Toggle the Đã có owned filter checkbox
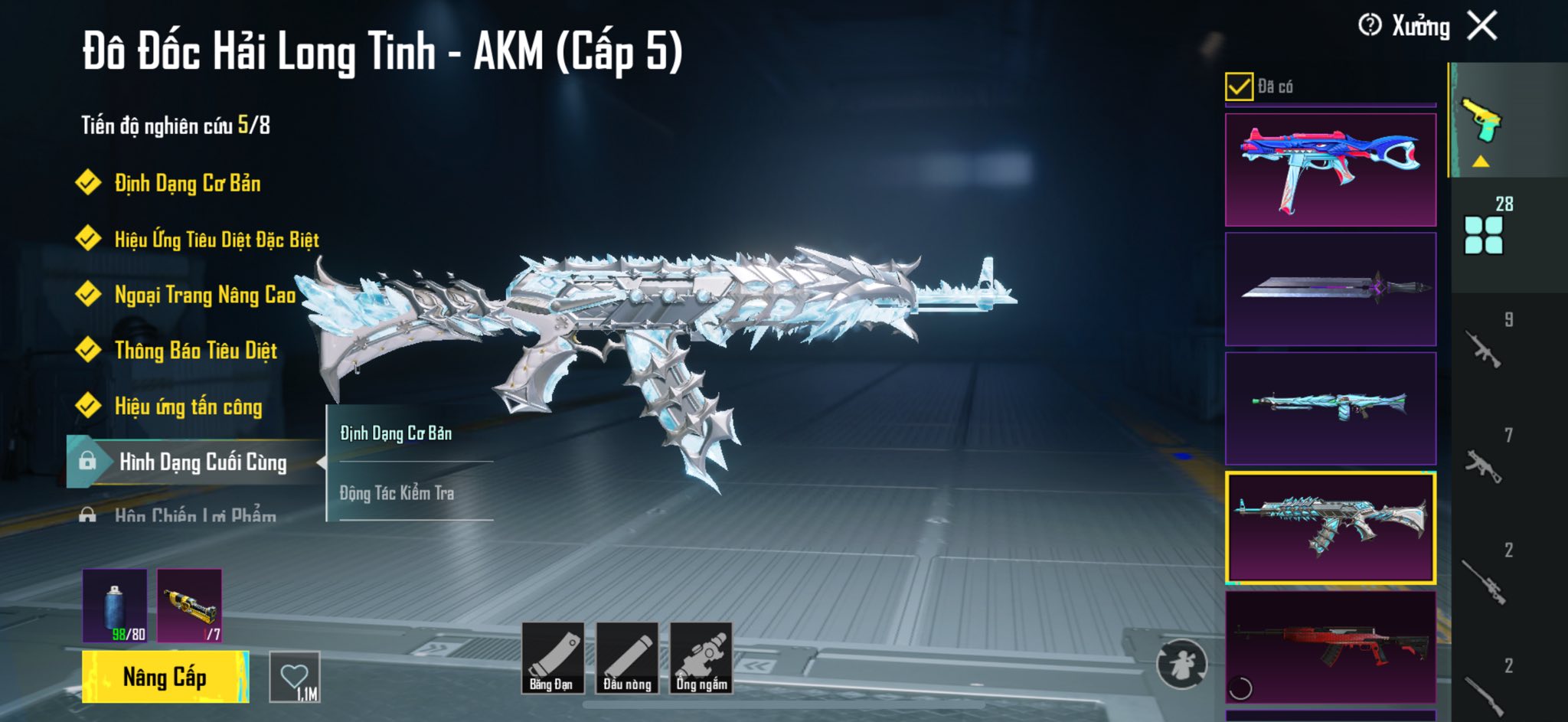This screenshot has width=1568, height=722. point(1239,87)
